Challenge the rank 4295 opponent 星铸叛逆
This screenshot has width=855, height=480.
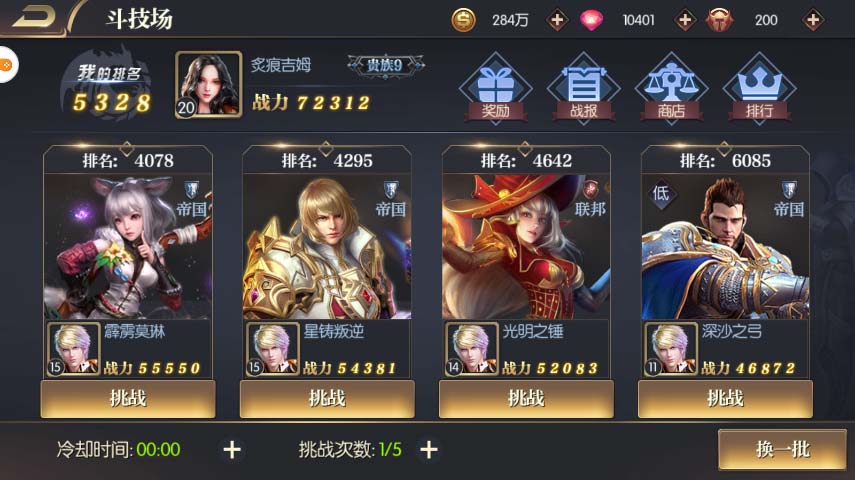(x=326, y=398)
